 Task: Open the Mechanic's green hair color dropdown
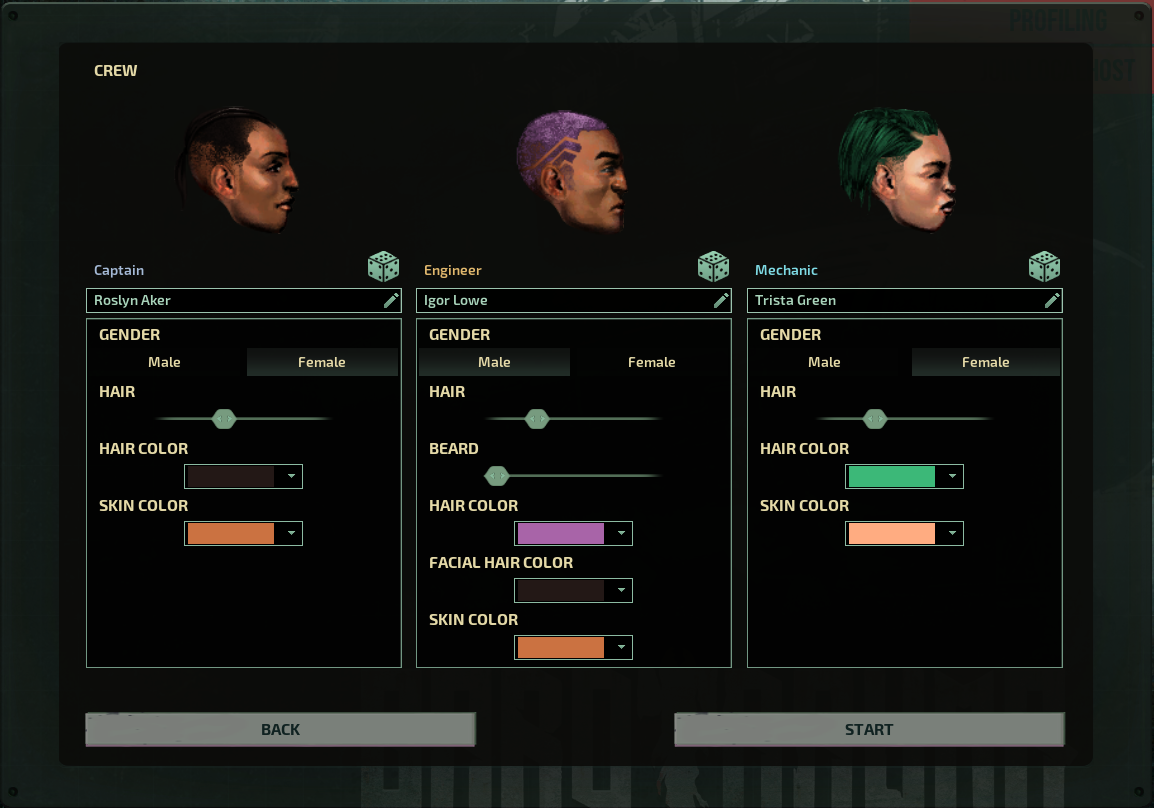coord(904,476)
